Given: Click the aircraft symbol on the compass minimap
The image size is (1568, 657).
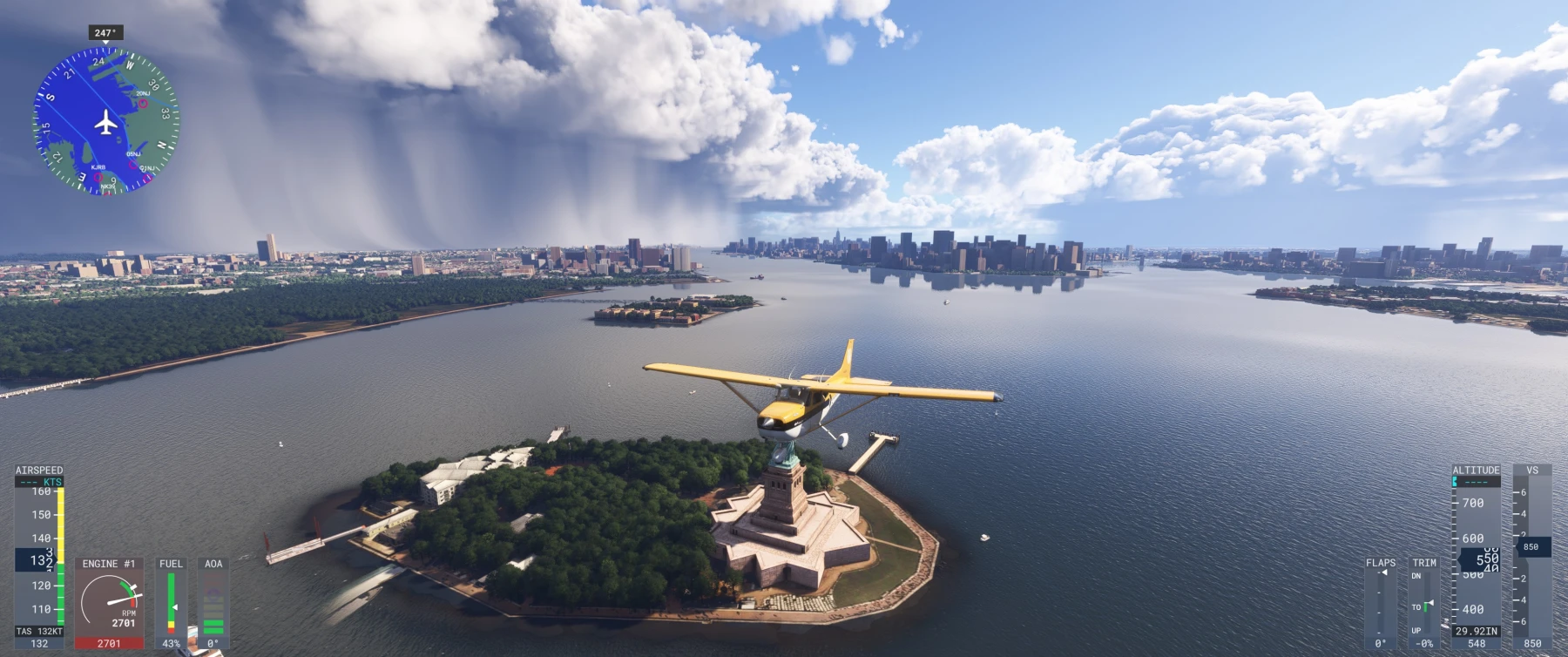Looking at the screenshot, I should [x=106, y=122].
